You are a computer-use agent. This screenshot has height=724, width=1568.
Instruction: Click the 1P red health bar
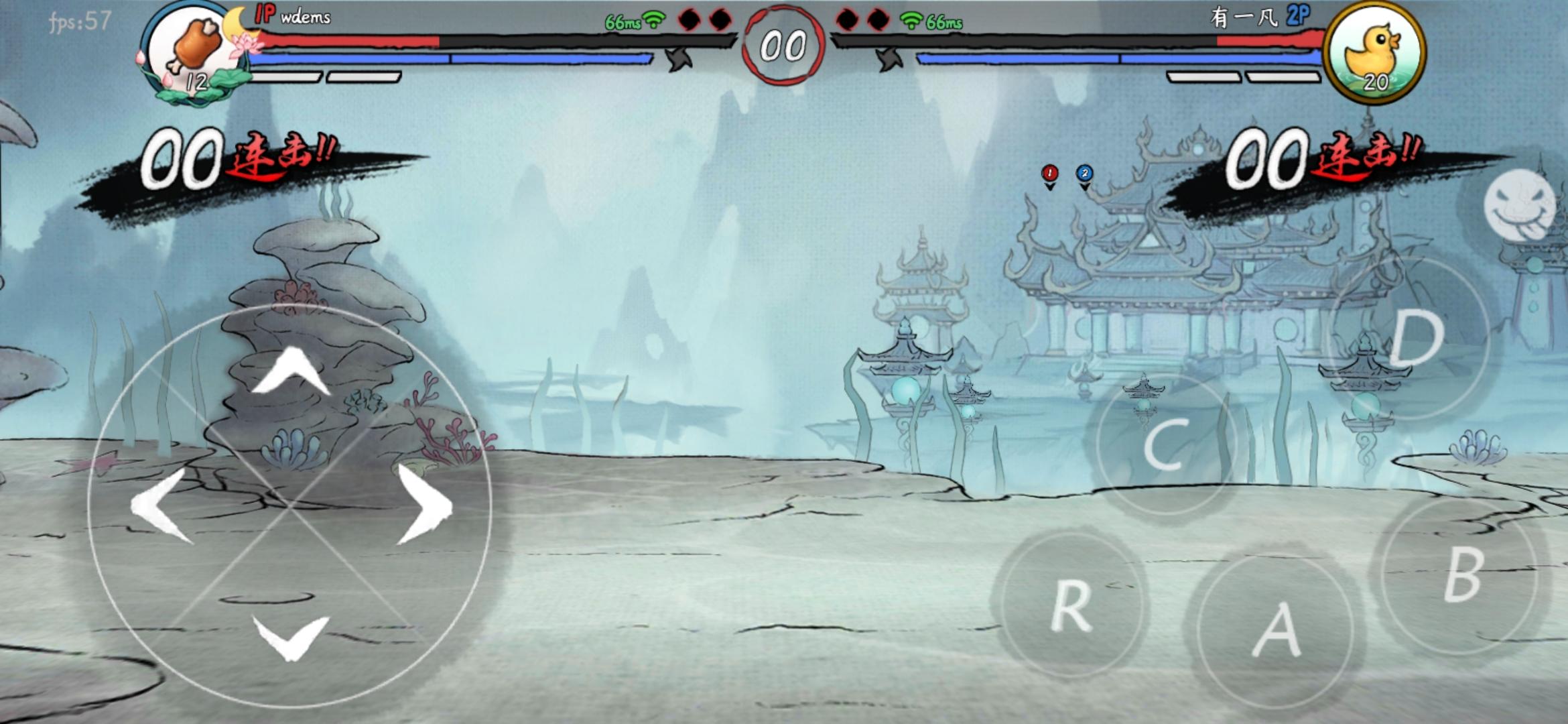tap(348, 42)
